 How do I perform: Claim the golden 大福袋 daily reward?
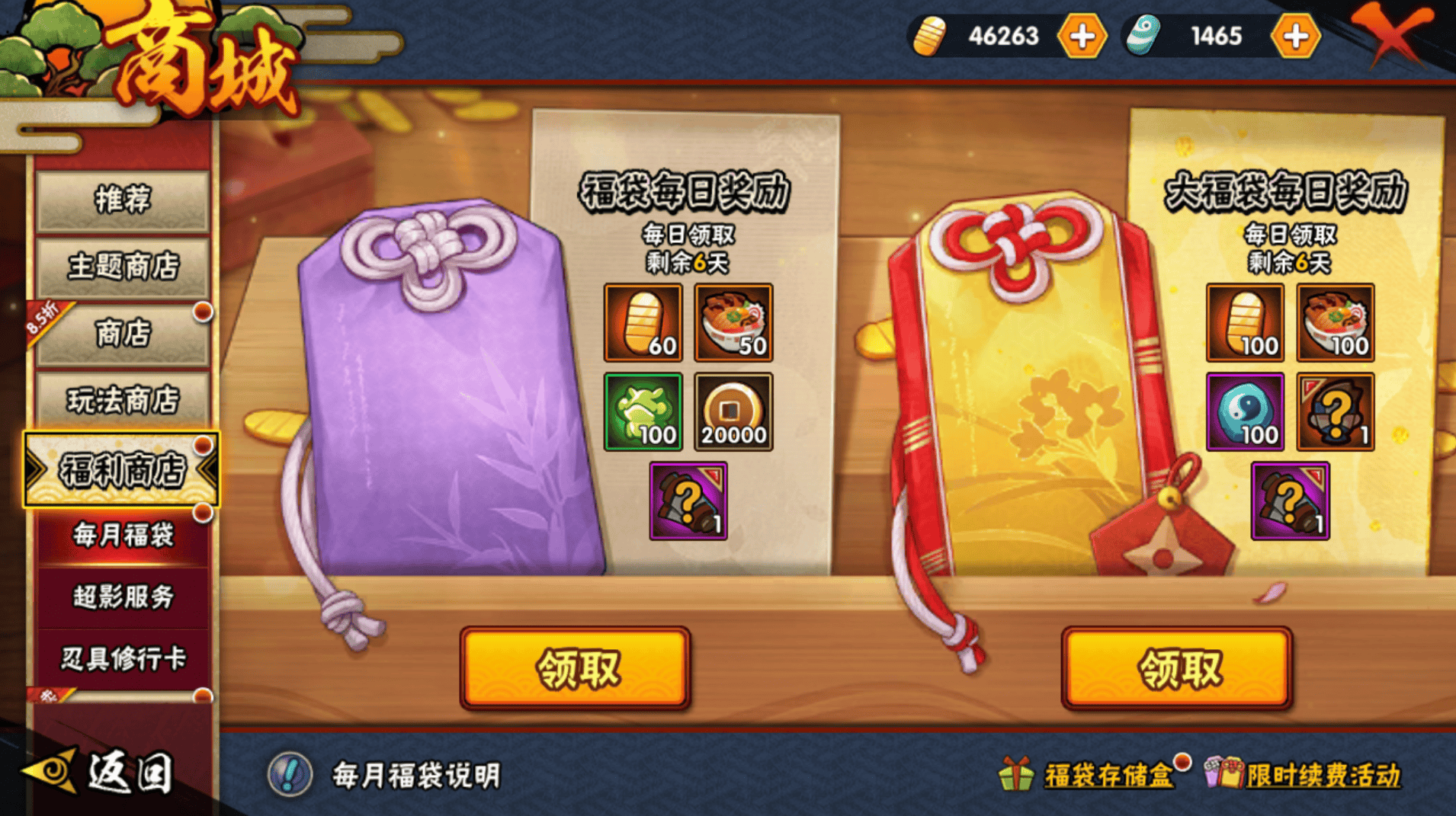(x=1176, y=668)
